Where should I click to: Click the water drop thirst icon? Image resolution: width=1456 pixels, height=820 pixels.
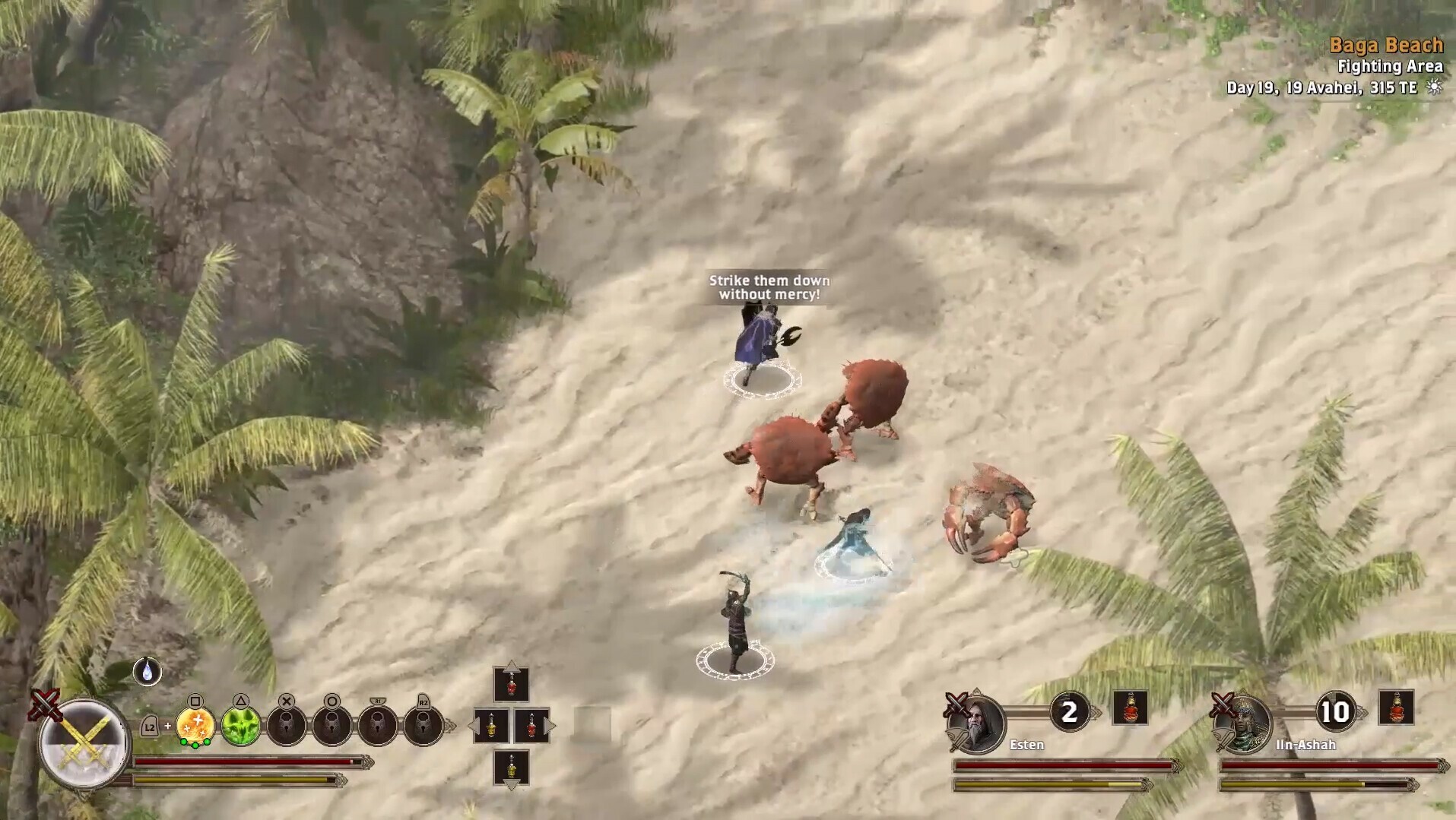[147, 673]
